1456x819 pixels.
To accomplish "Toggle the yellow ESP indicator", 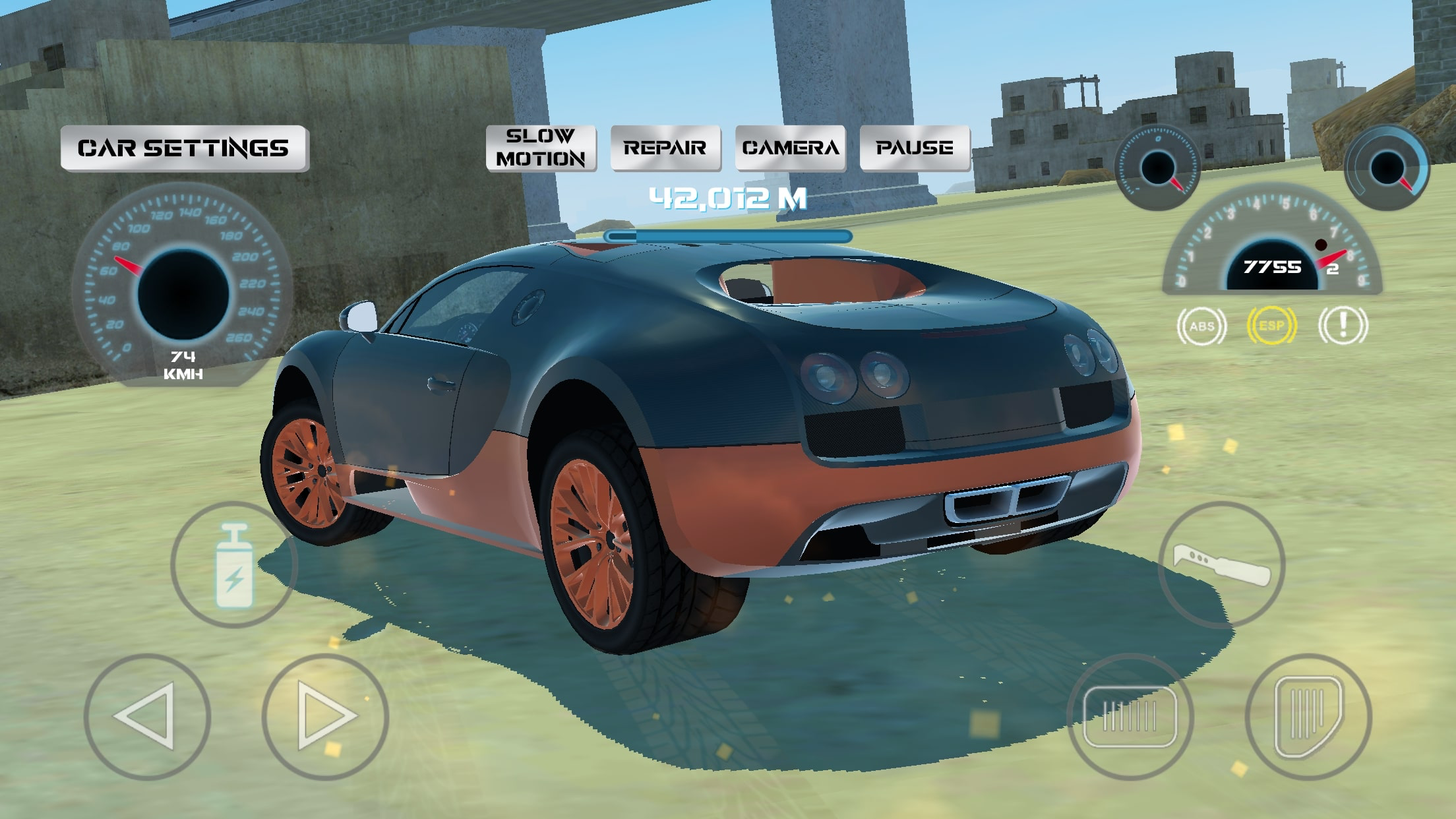I will 1271,326.
